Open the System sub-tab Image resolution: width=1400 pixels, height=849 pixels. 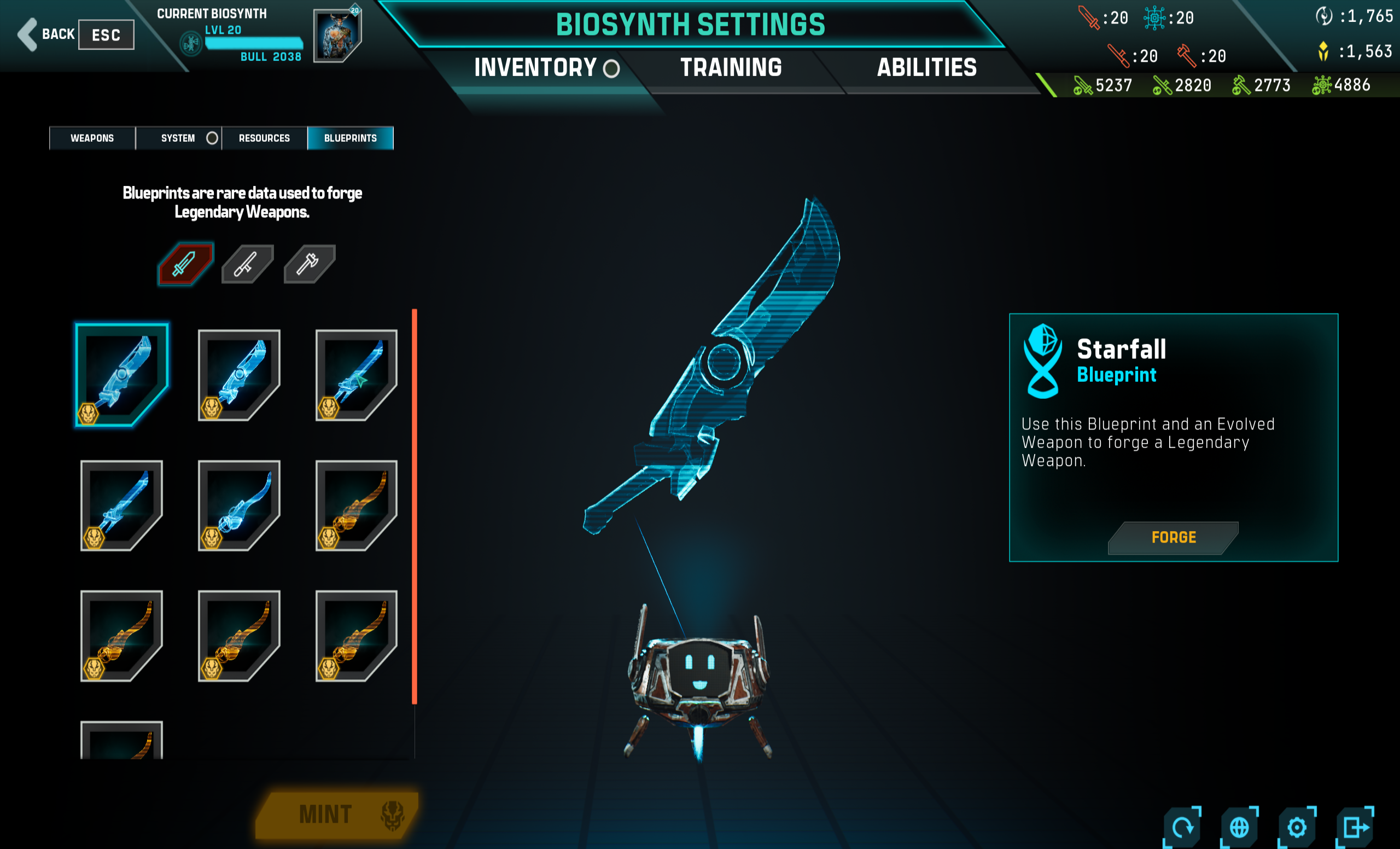point(178,138)
